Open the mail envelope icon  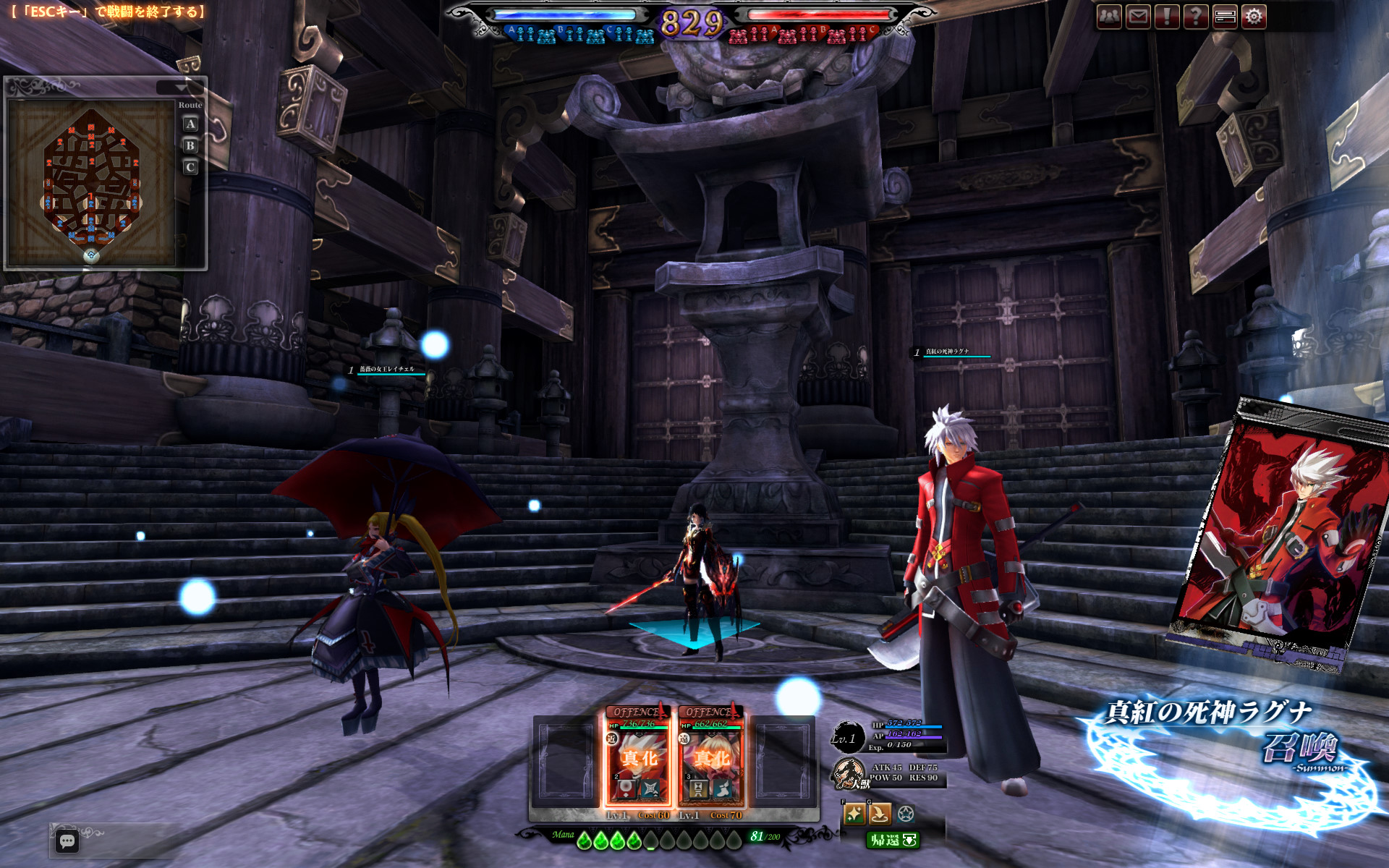click(x=1138, y=17)
